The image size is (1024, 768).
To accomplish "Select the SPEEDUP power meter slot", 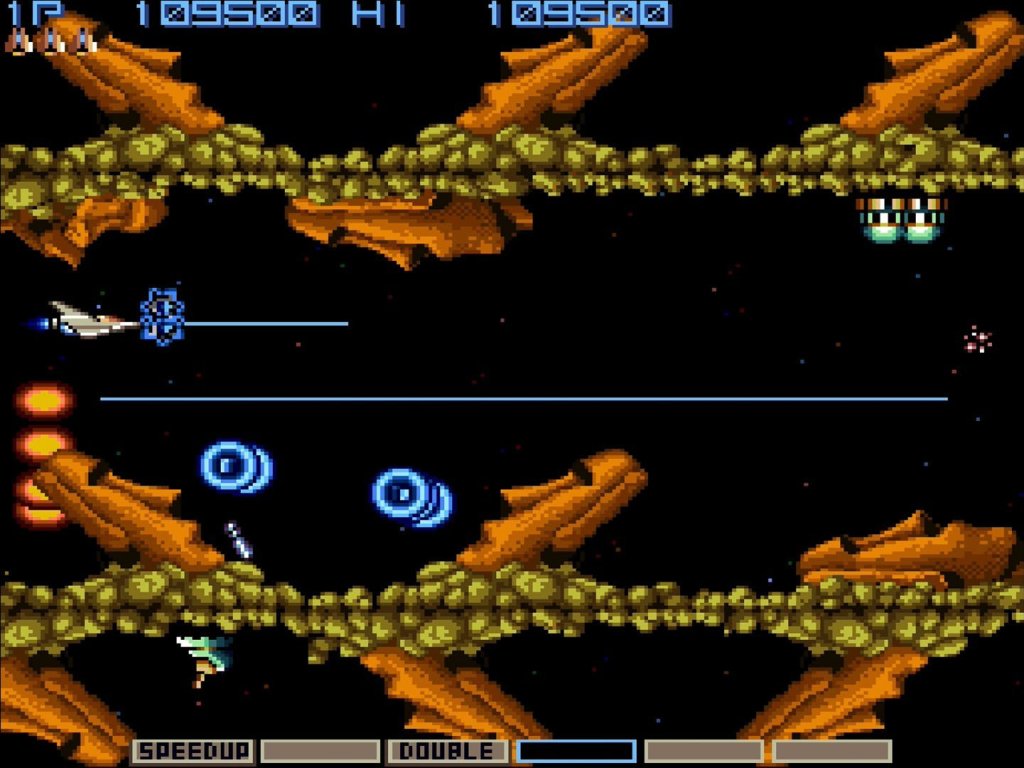I will click(x=193, y=751).
